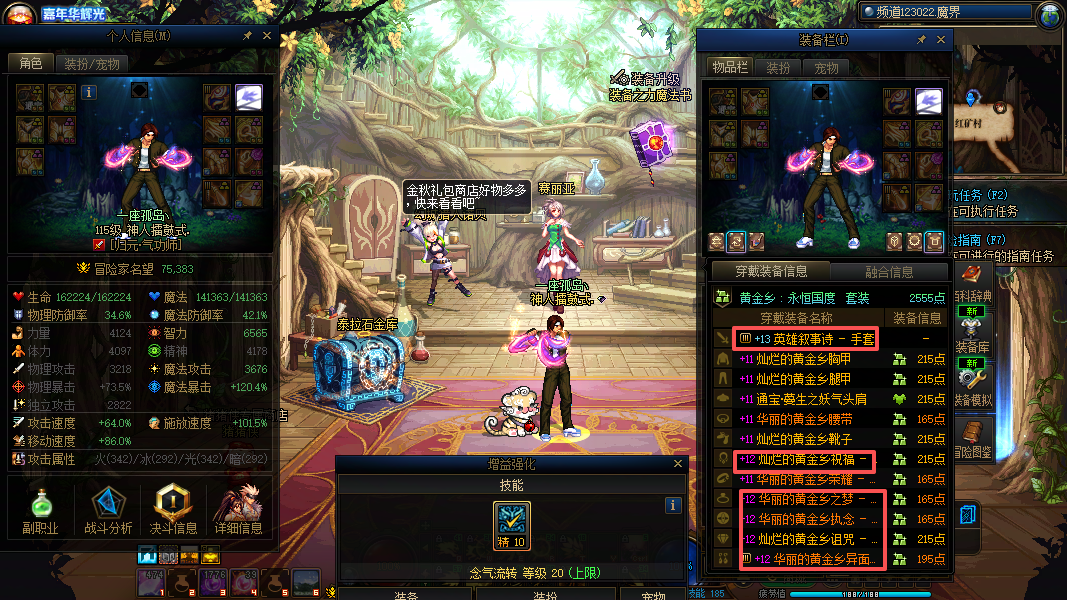Click the blue info icon on character panel

(x=89, y=92)
